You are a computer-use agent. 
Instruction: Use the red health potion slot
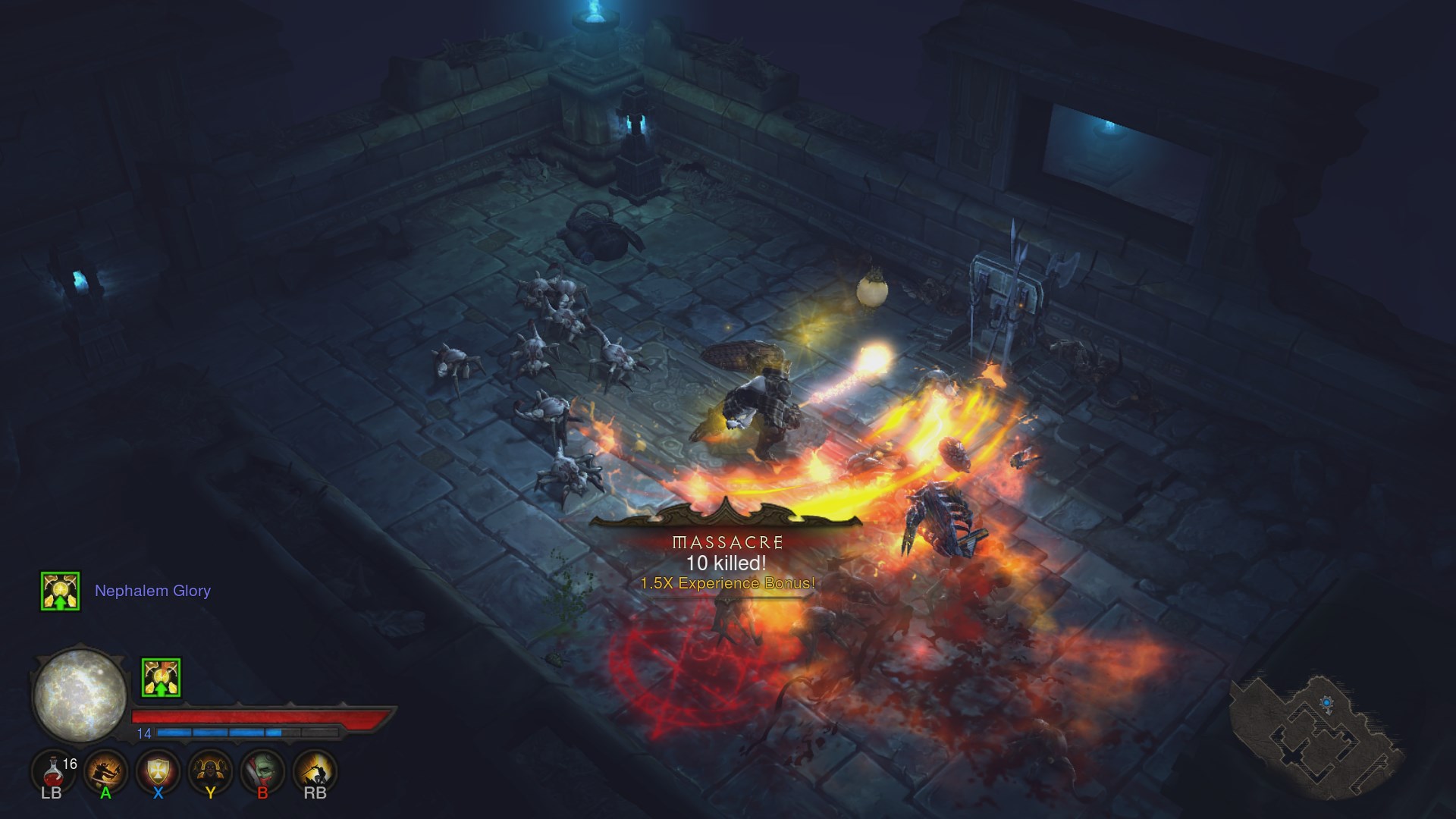[53, 771]
